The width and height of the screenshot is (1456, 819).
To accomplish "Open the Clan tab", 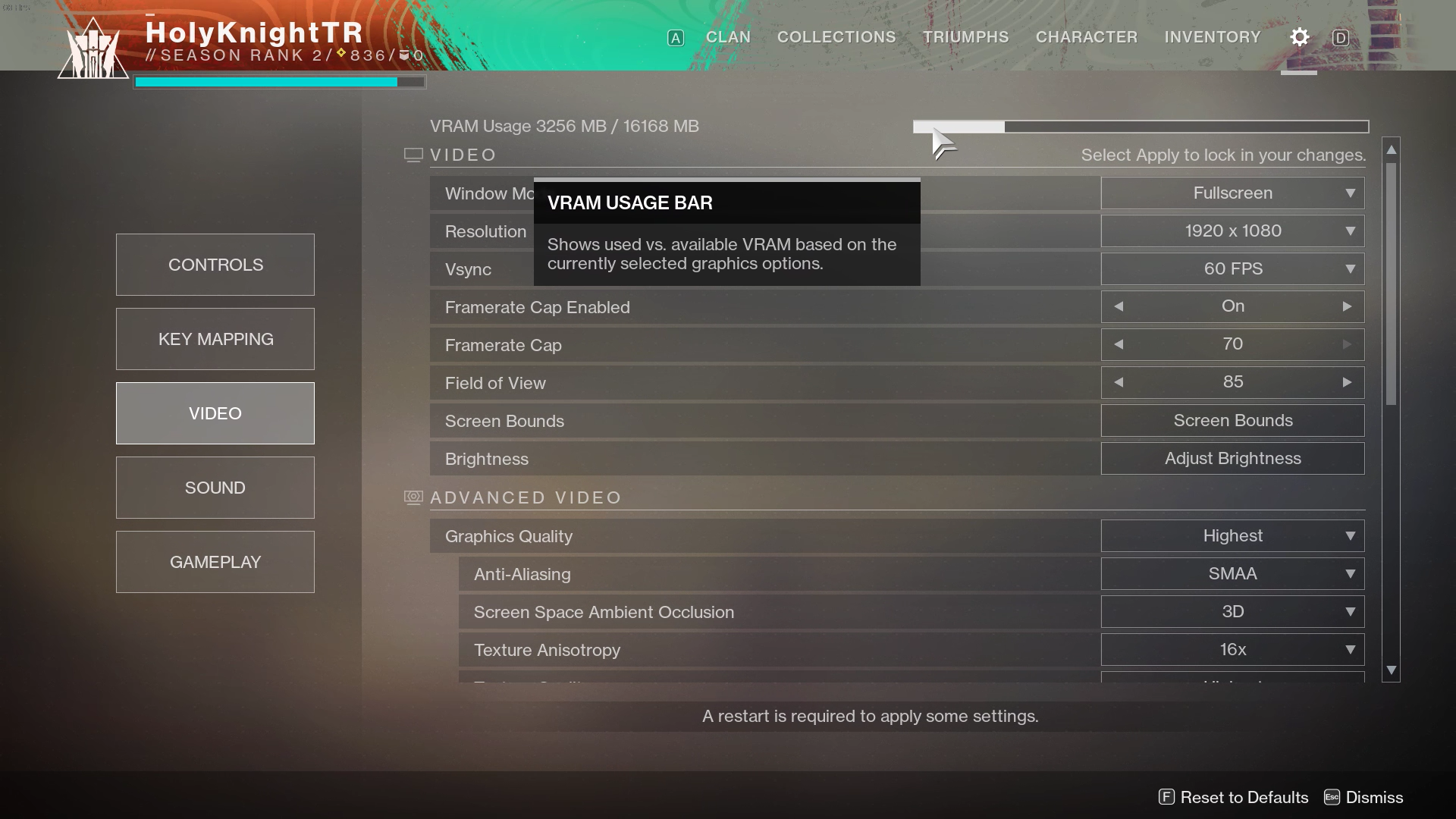I will [728, 37].
